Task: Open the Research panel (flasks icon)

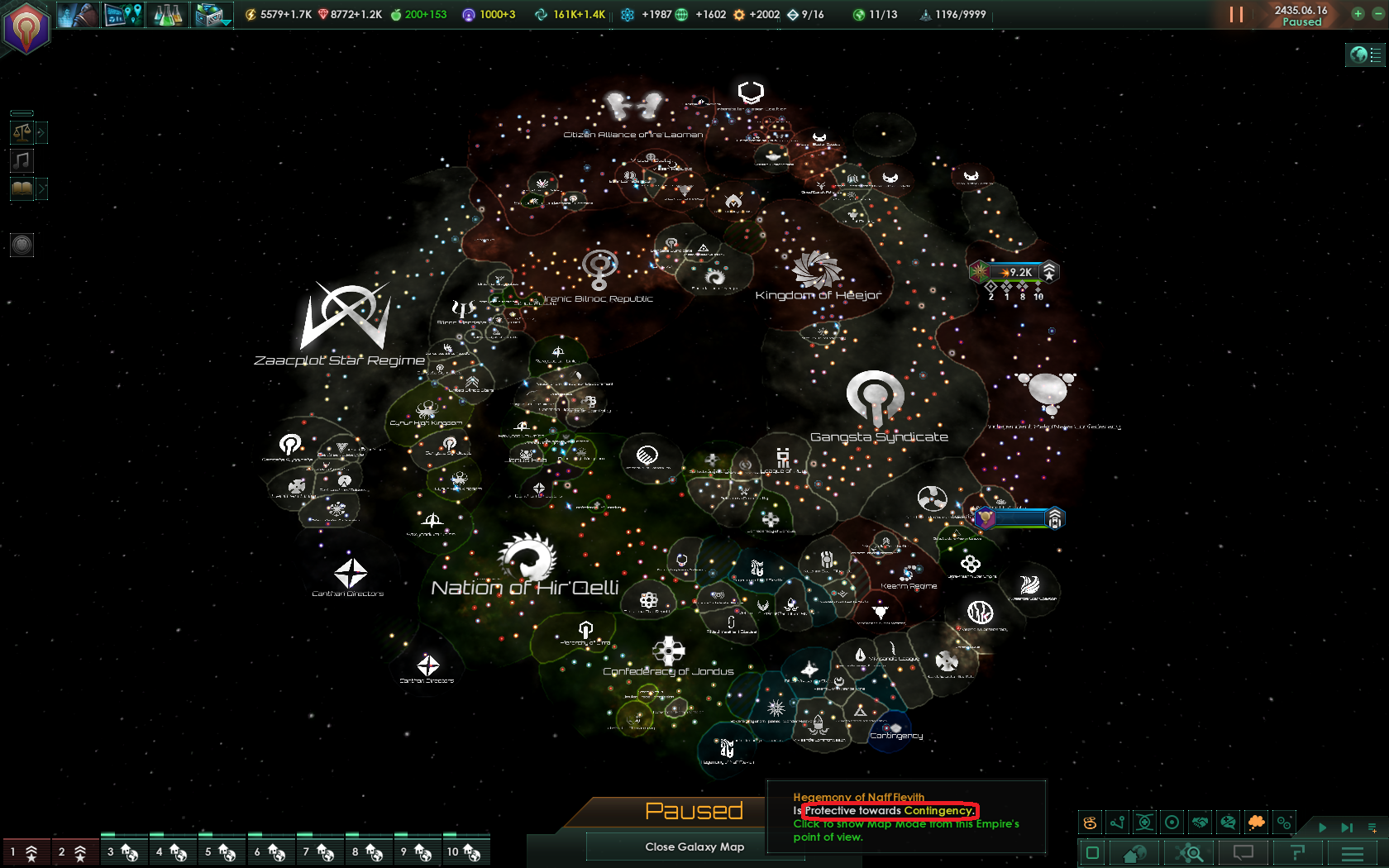Action: pos(168,14)
